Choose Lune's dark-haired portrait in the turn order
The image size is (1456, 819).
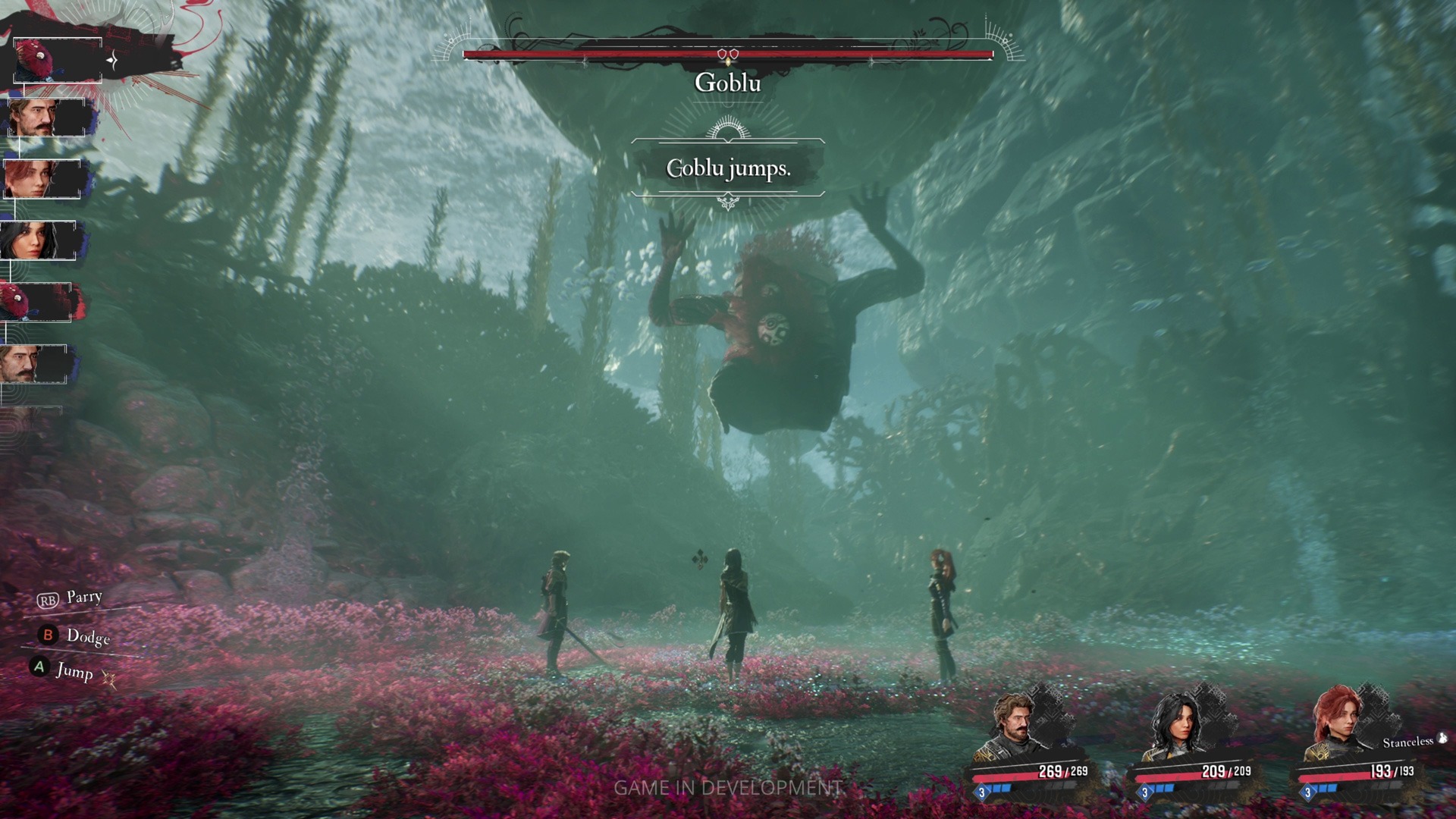click(x=38, y=241)
